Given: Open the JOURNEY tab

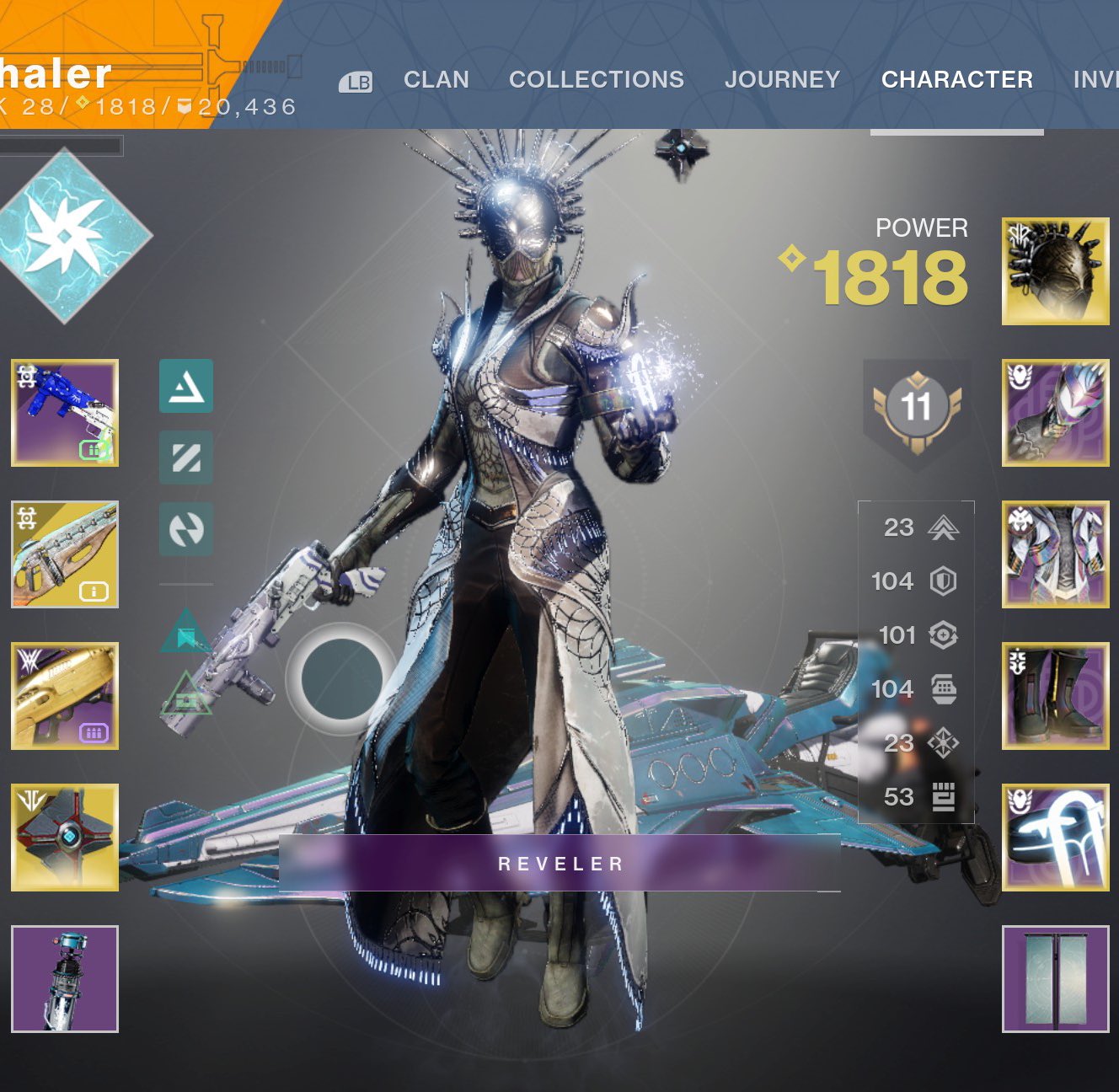Looking at the screenshot, I should tap(782, 79).
